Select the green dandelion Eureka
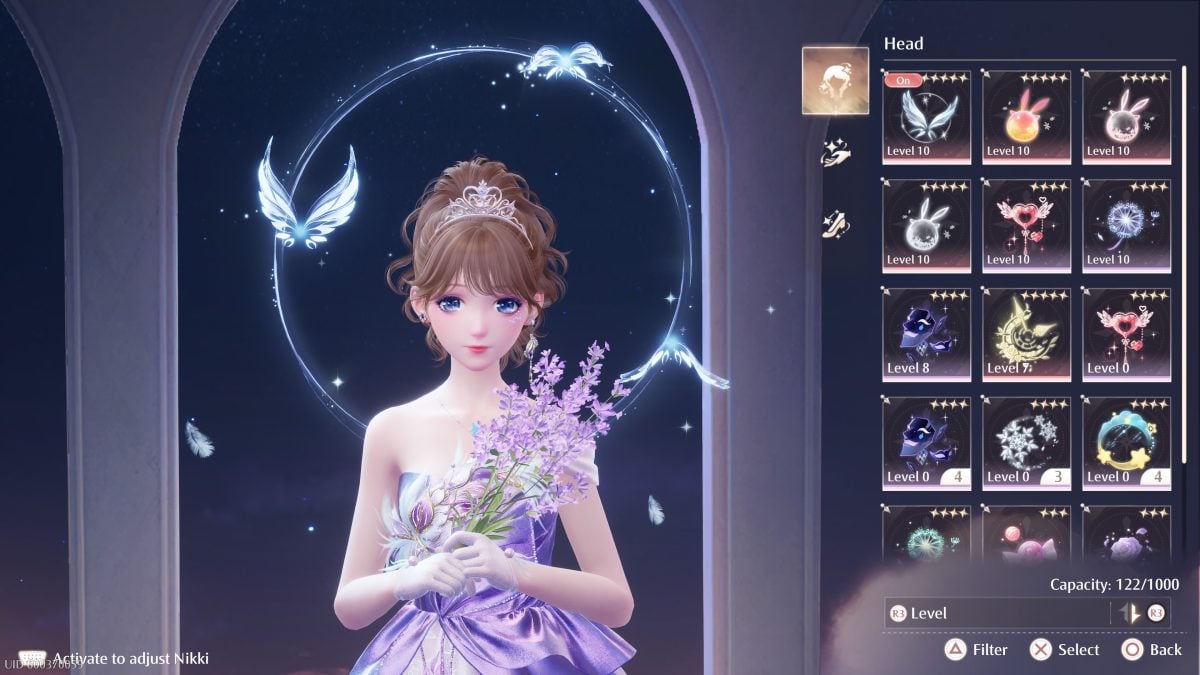The height and width of the screenshot is (675, 1200). [926, 535]
